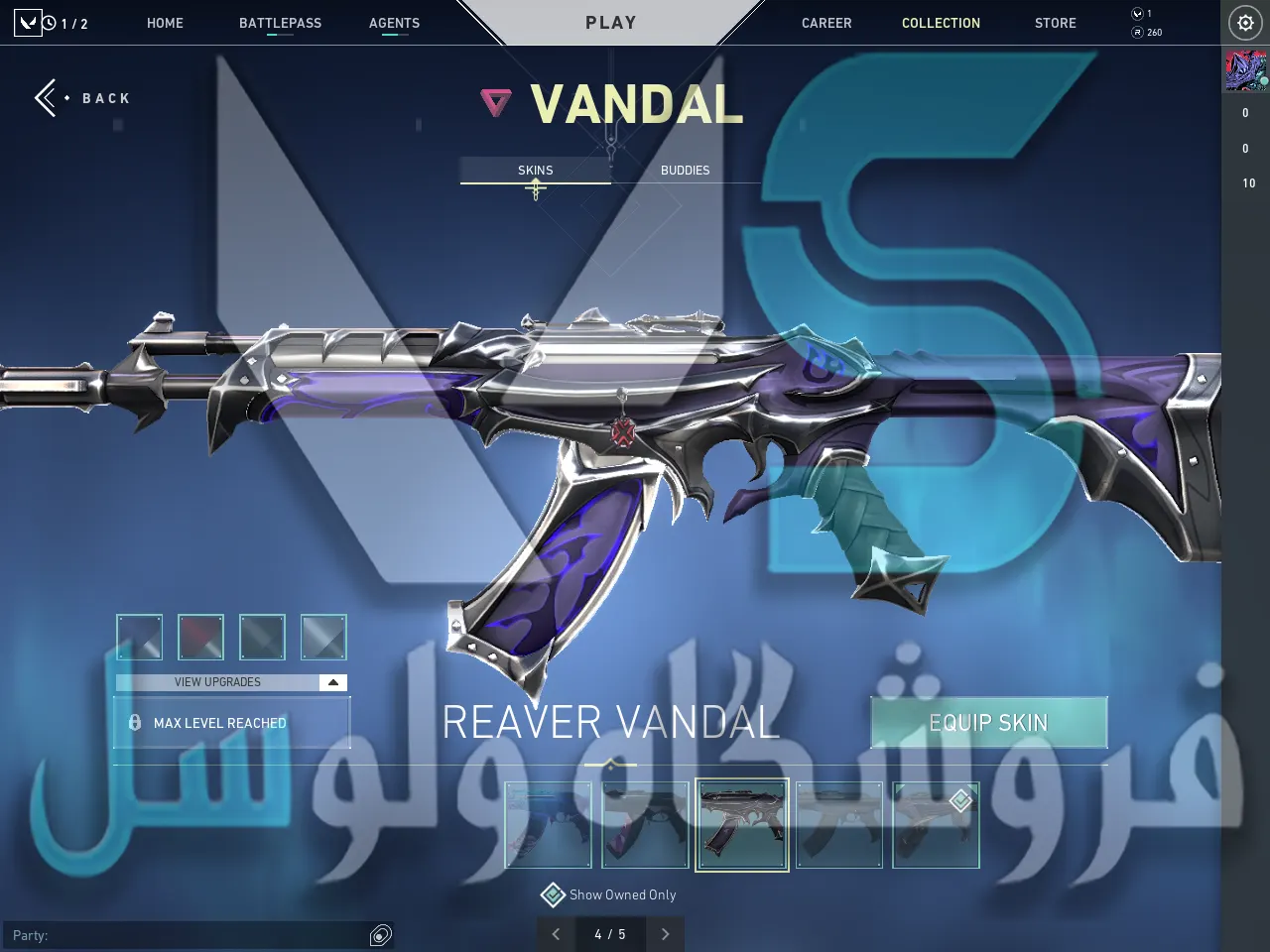Open the STORE page
The height and width of the screenshot is (952, 1270).
[1055, 23]
